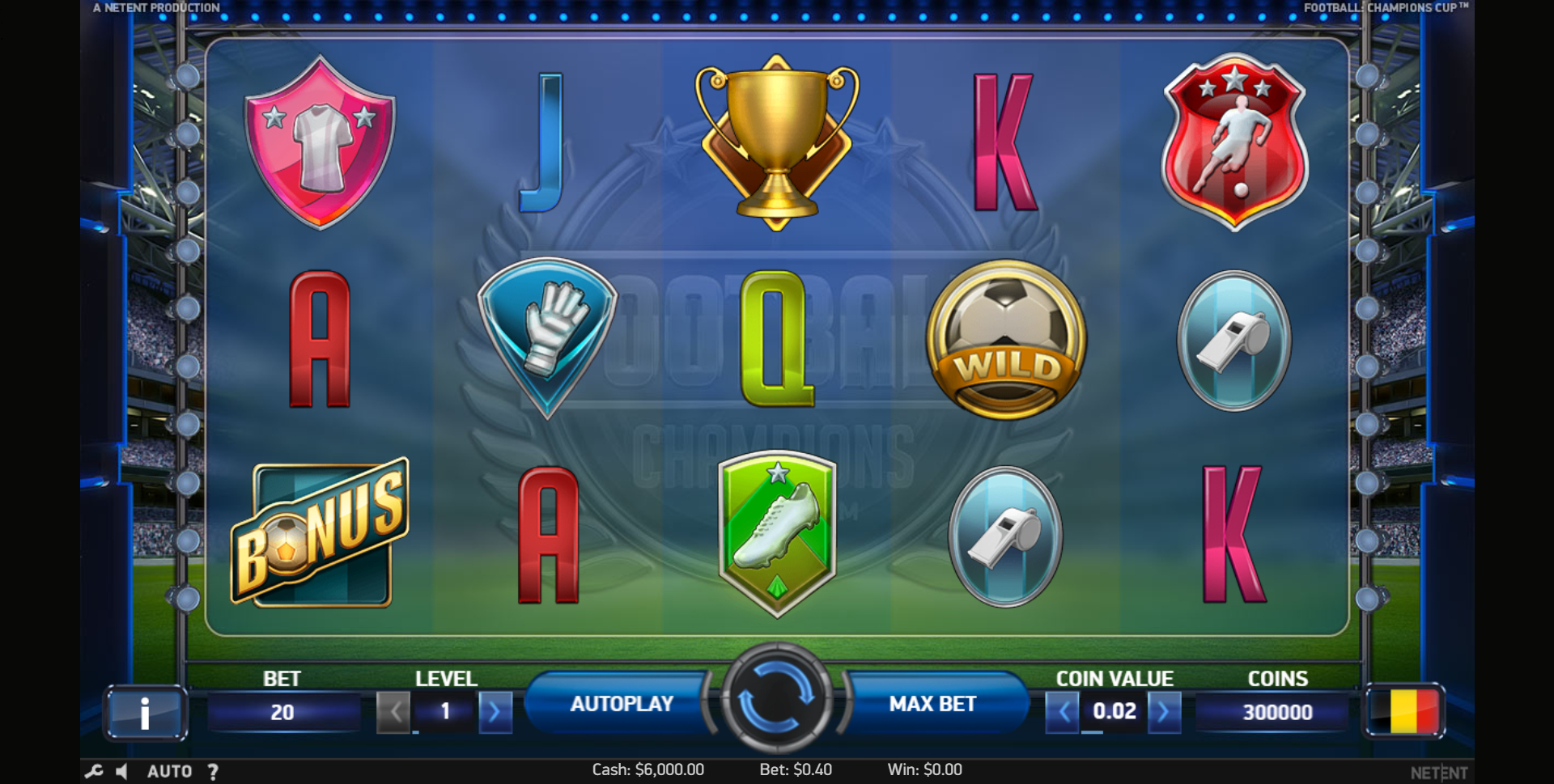
Task: Place the Max Bet
Action: [x=932, y=704]
